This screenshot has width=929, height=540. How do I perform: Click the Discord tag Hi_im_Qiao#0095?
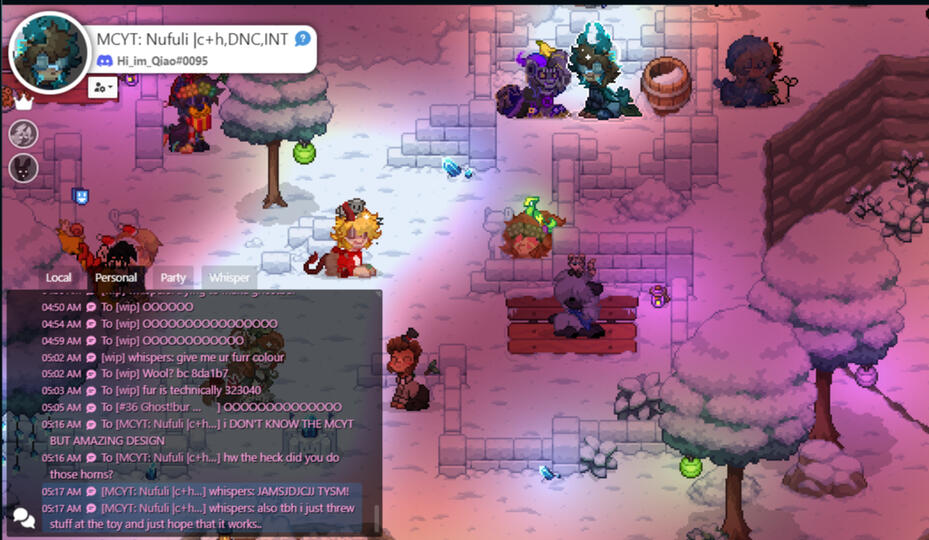[x=161, y=61]
